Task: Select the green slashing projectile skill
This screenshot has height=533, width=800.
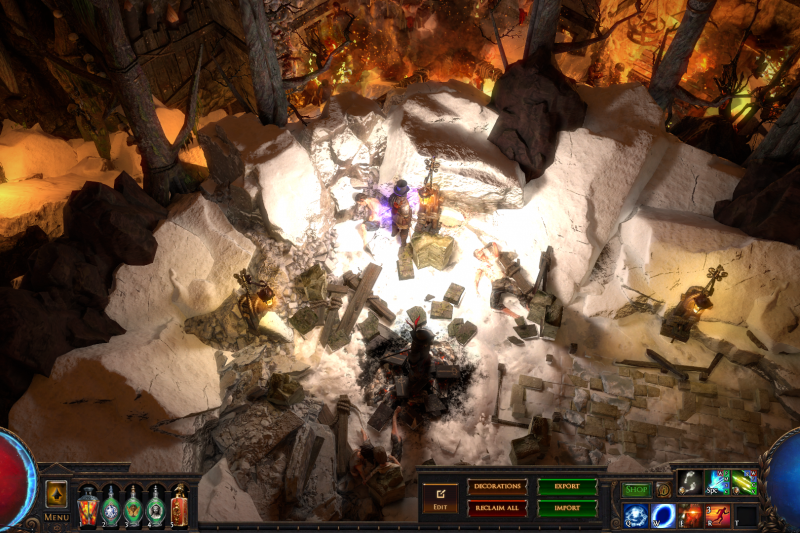Action: (x=744, y=482)
